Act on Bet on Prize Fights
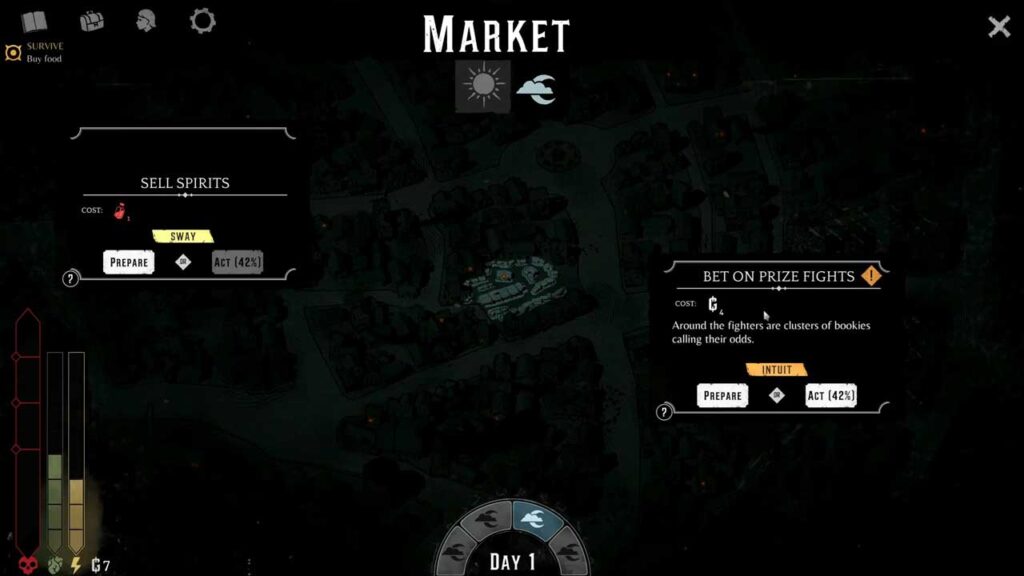Viewport: 1024px width, 576px height. (830, 395)
